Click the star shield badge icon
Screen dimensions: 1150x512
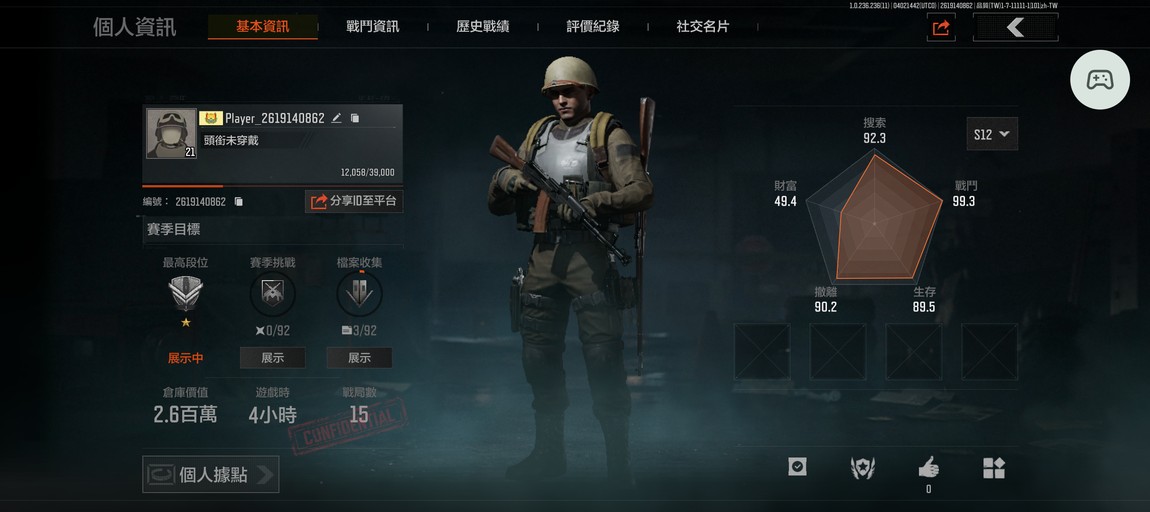click(x=862, y=468)
